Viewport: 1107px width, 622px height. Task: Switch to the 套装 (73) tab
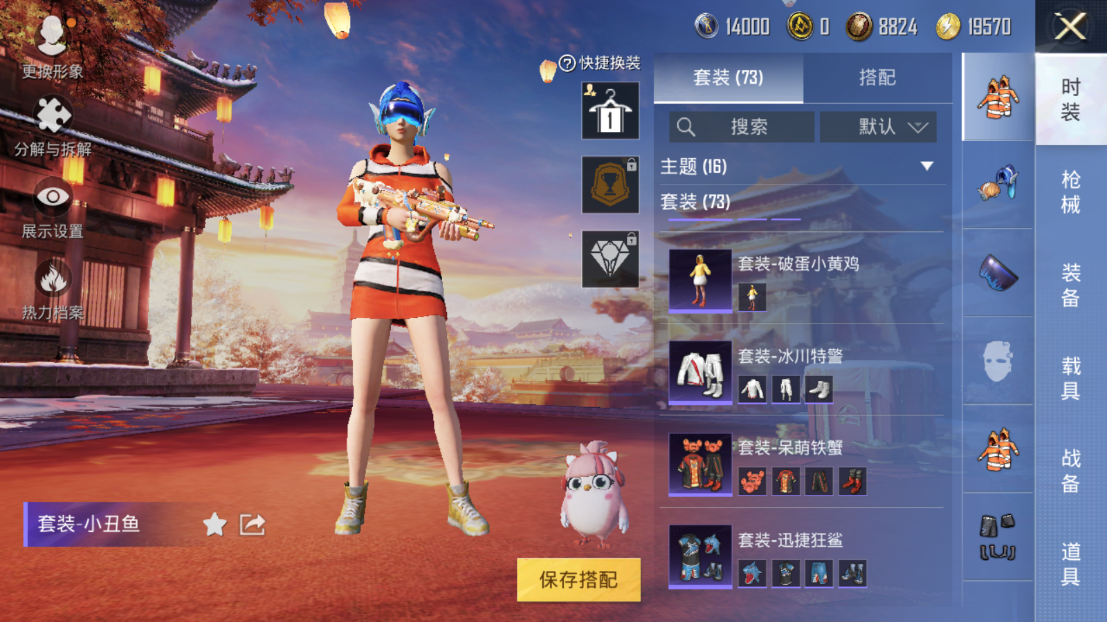pos(728,78)
